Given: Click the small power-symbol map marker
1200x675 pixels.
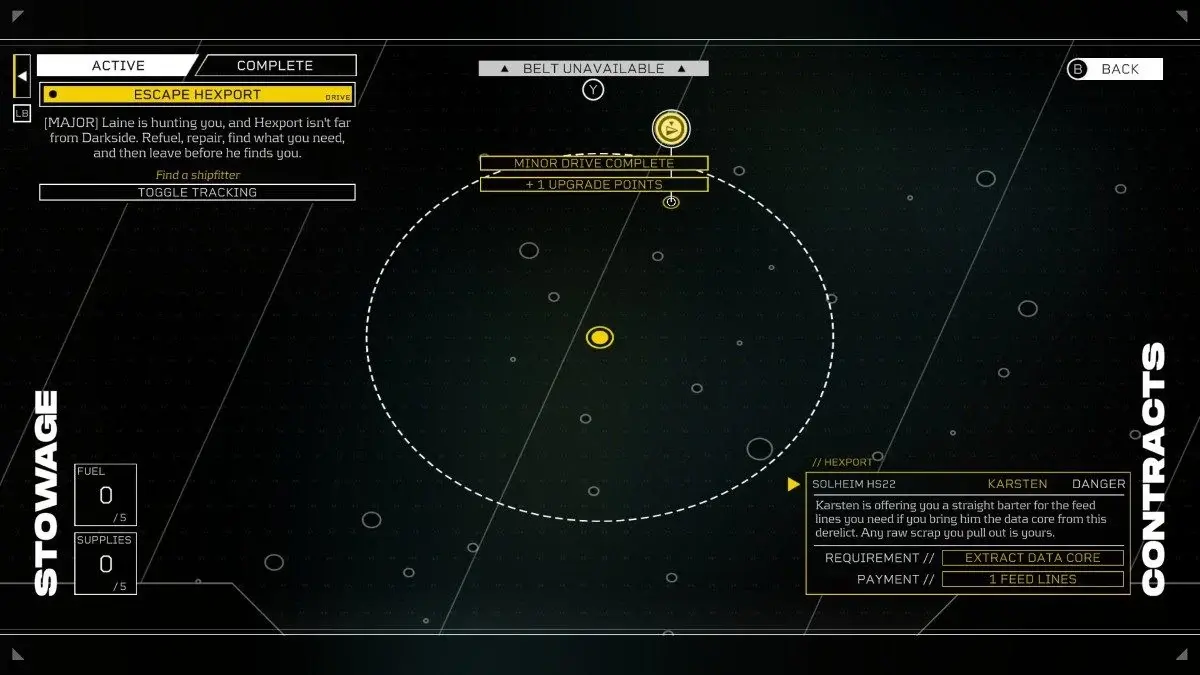Looking at the screenshot, I should pos(671,202).
